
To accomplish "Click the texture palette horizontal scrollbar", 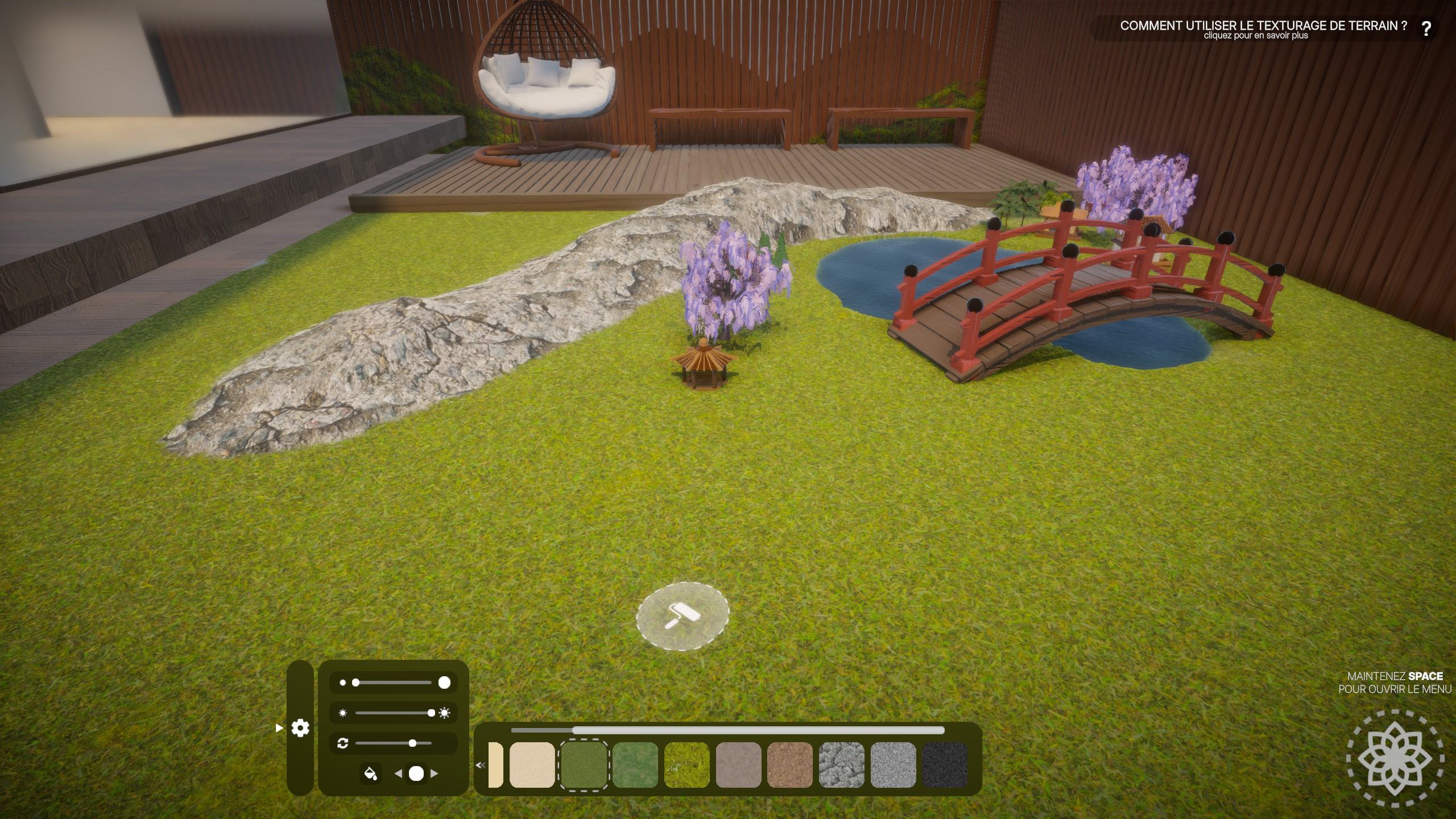I will [758, 730].
